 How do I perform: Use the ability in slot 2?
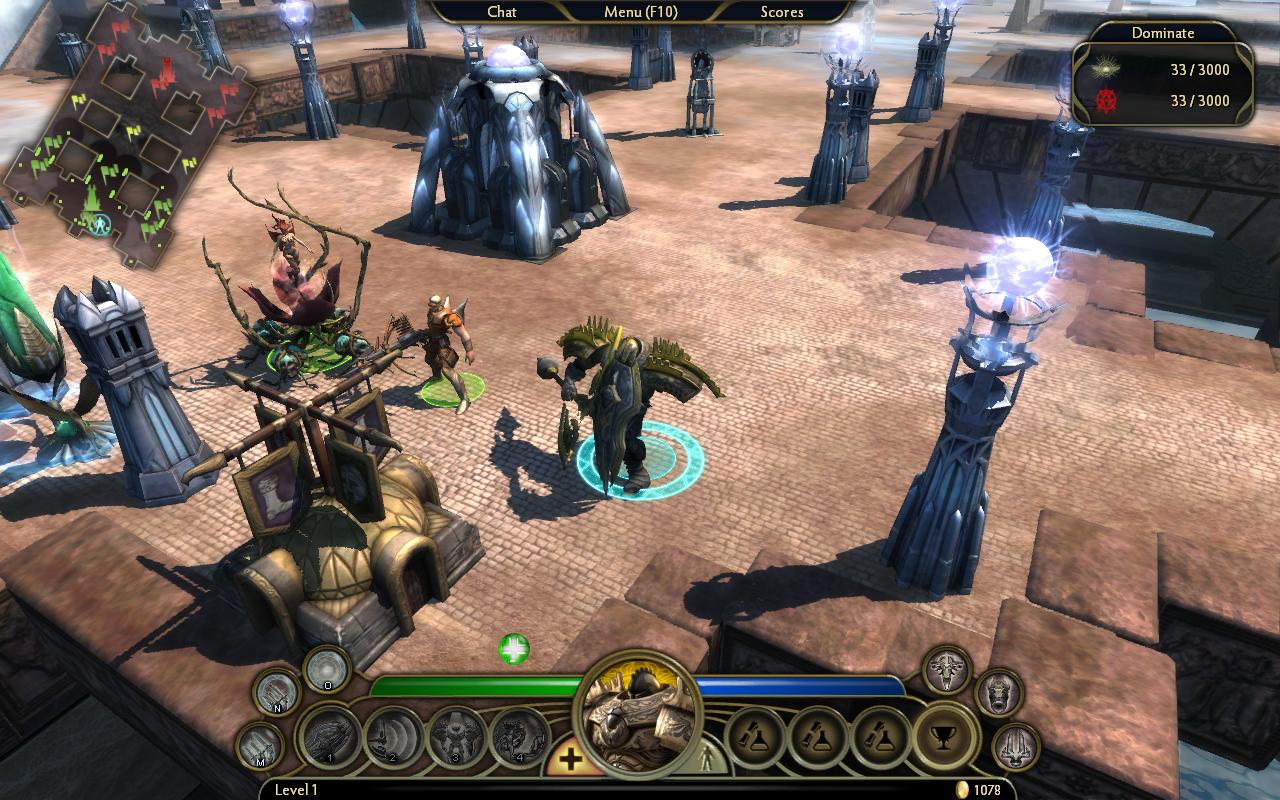tap(393, 738)
